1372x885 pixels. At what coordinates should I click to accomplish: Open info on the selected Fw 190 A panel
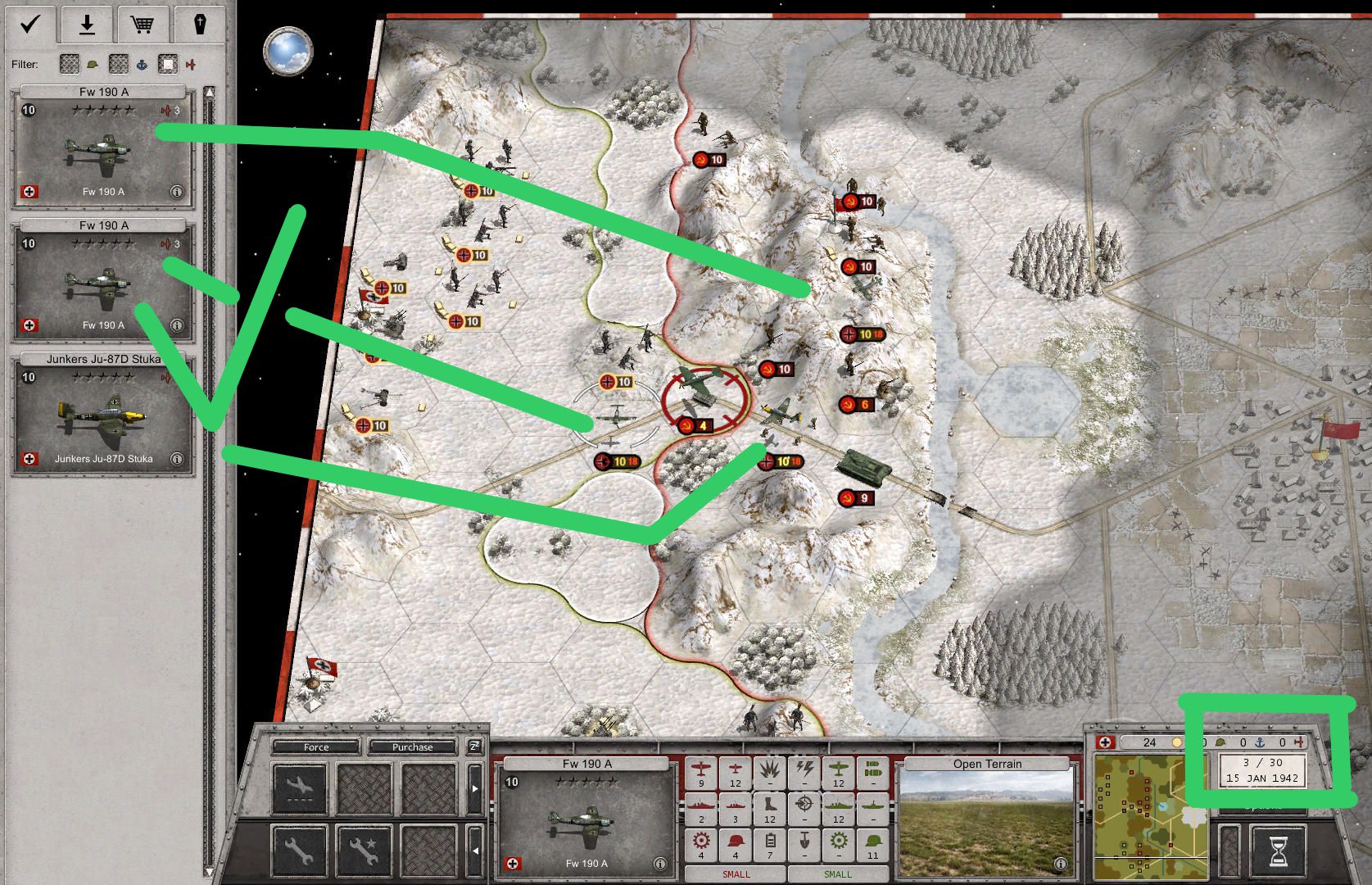tap(659, 864)
